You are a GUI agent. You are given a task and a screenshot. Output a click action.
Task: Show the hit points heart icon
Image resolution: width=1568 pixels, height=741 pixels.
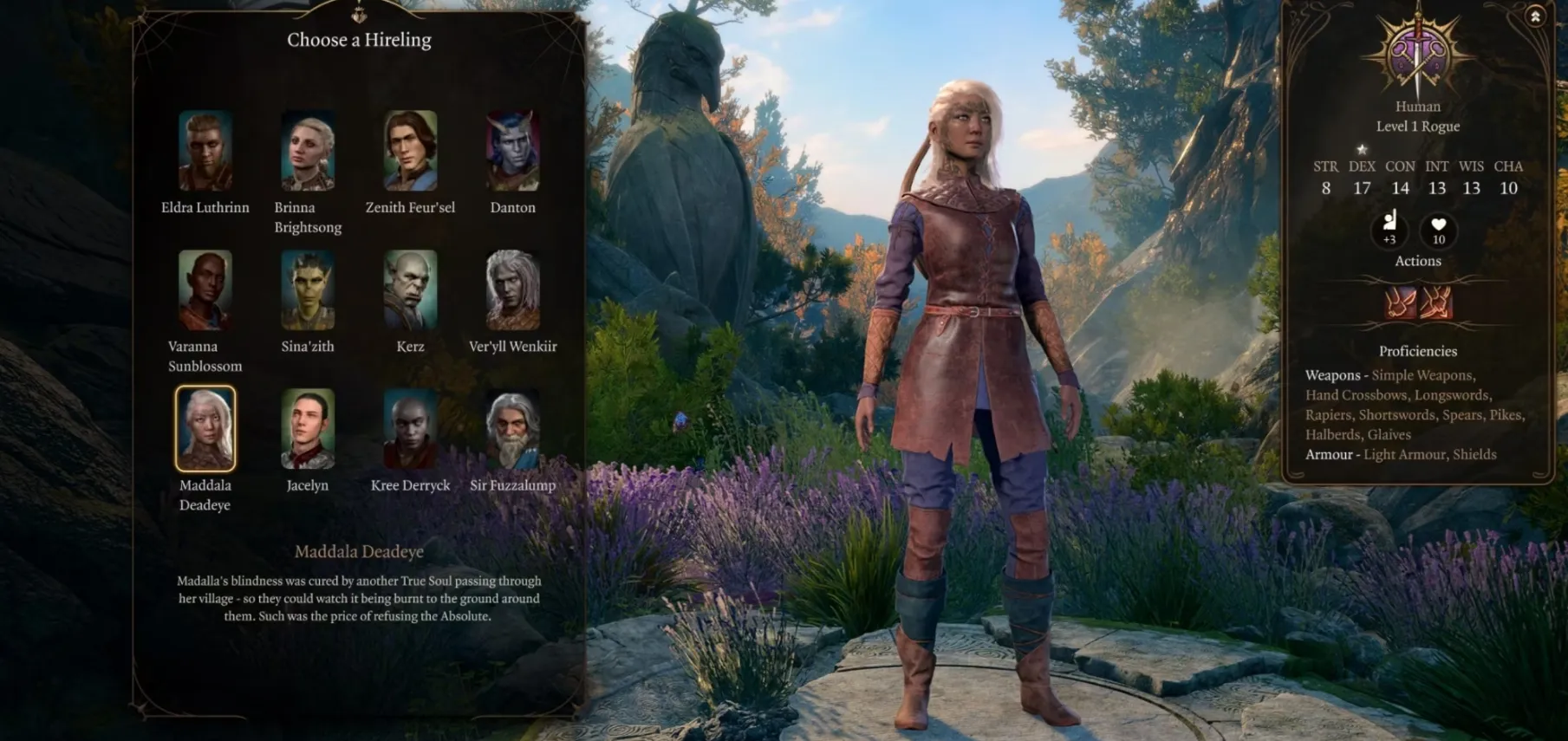coord(1439,229)
